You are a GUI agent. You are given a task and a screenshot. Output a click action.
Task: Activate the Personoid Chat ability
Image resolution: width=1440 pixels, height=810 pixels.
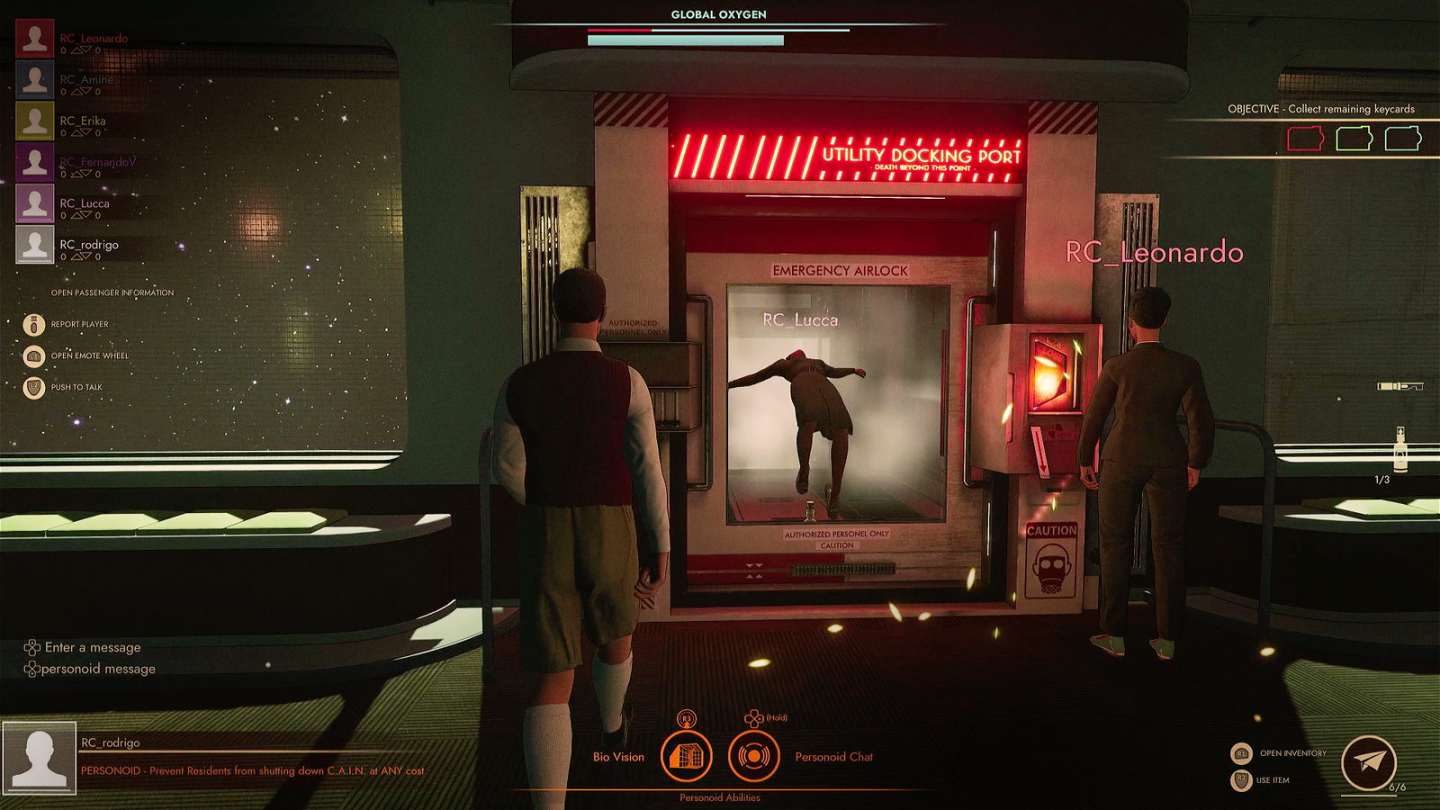753,756
